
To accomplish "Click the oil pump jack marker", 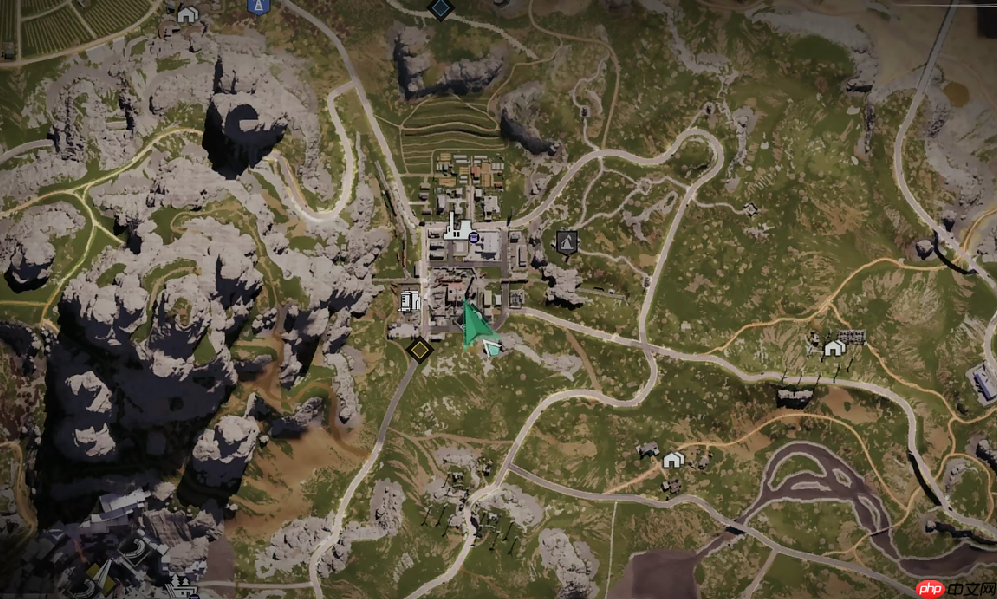I will pyautogui.click(x=567, y=241).
